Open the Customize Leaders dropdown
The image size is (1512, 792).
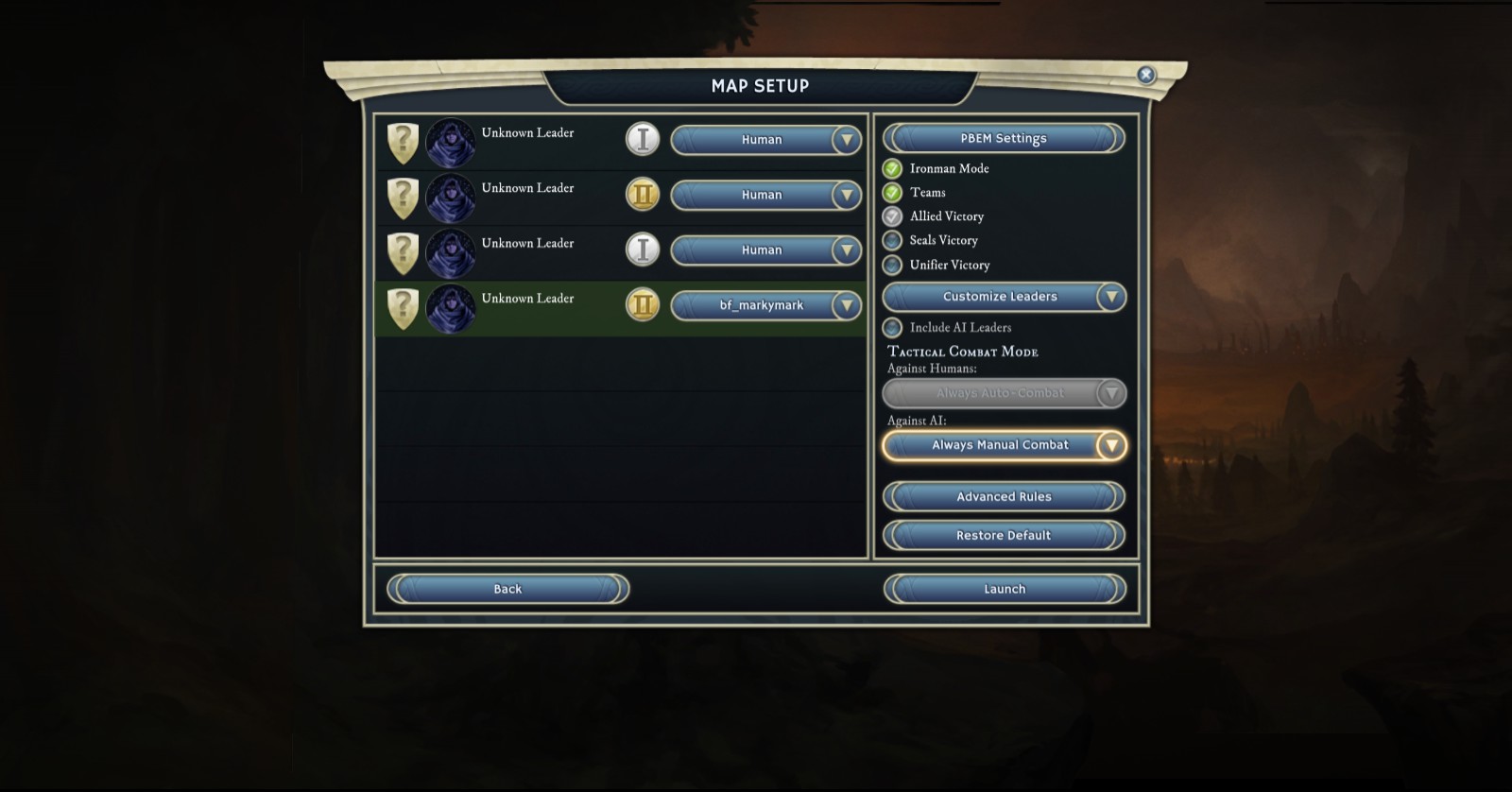pyautogui.click(x=1004, y=297)
